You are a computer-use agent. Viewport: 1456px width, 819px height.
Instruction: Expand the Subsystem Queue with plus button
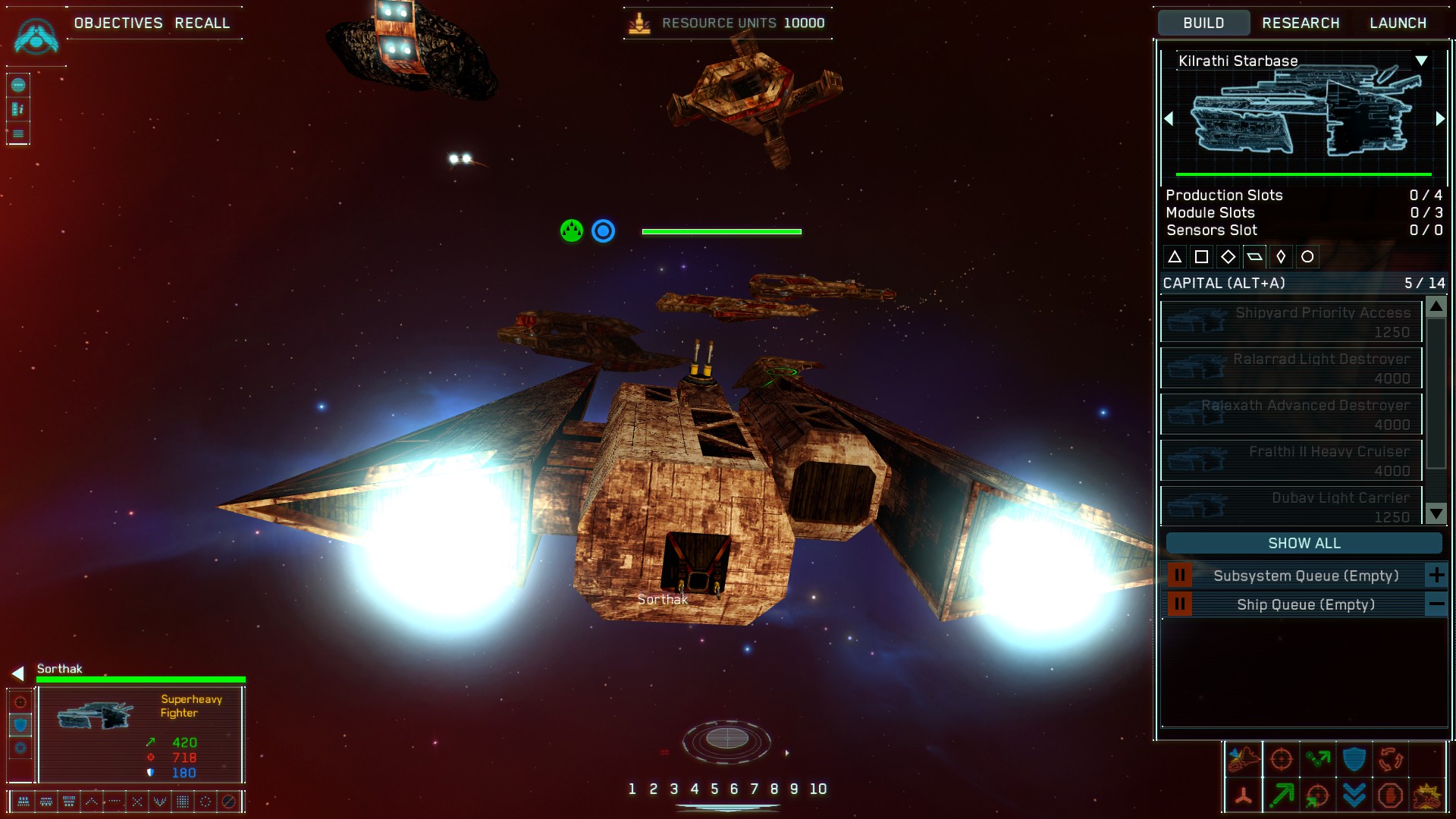1436,576
